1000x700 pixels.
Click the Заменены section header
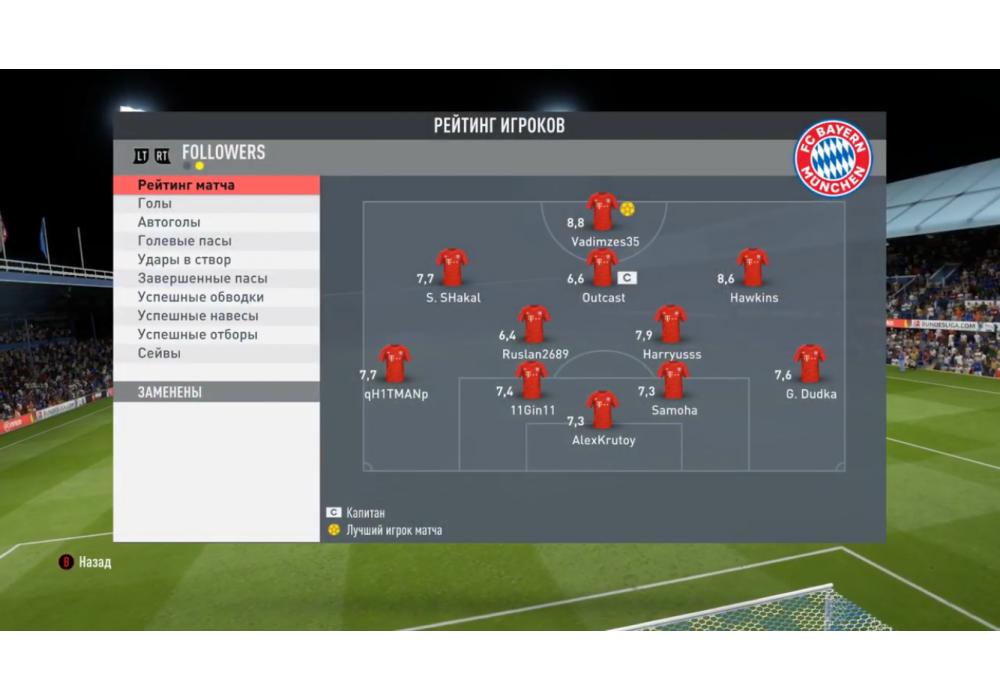point(216,393)
